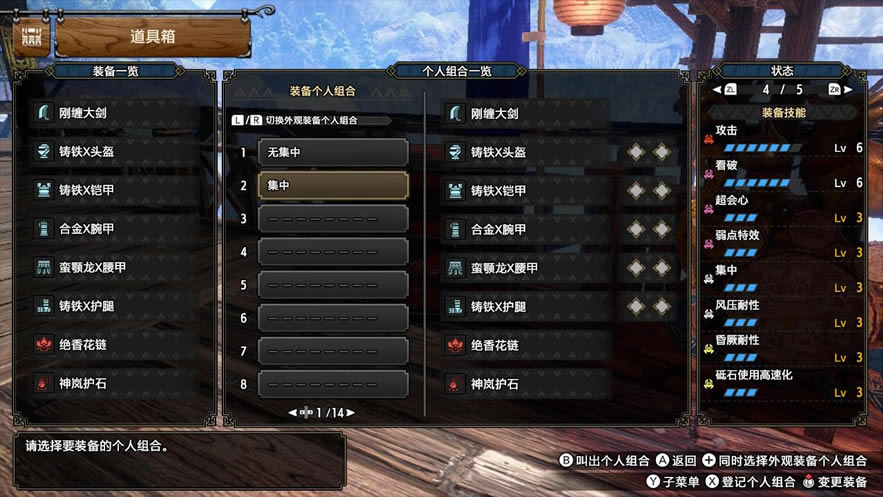
Task: Click the 超会心 skill row
Action: point(782,208)
